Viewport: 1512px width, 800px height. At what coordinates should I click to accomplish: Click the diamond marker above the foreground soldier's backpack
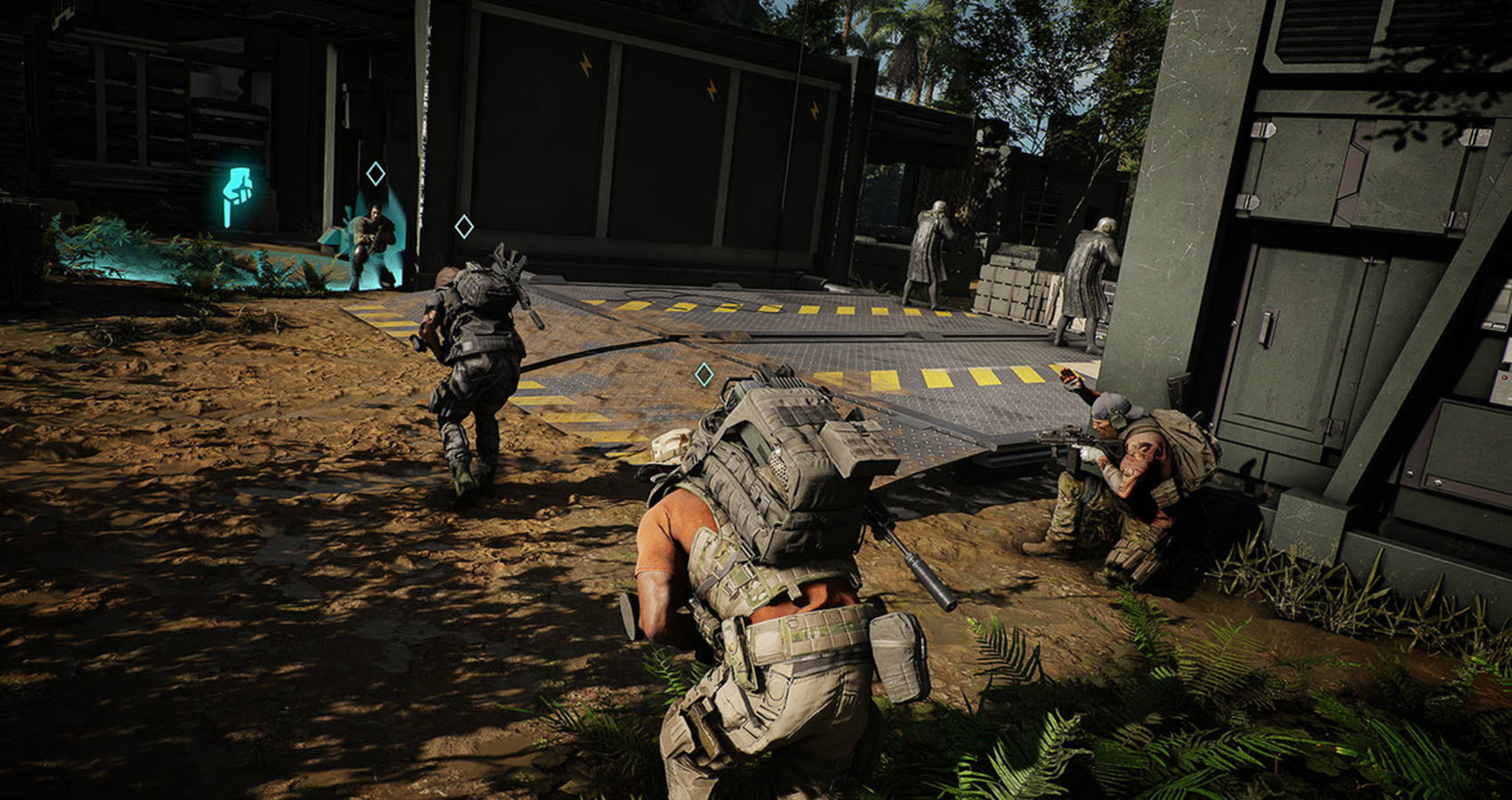coord(704,374)
